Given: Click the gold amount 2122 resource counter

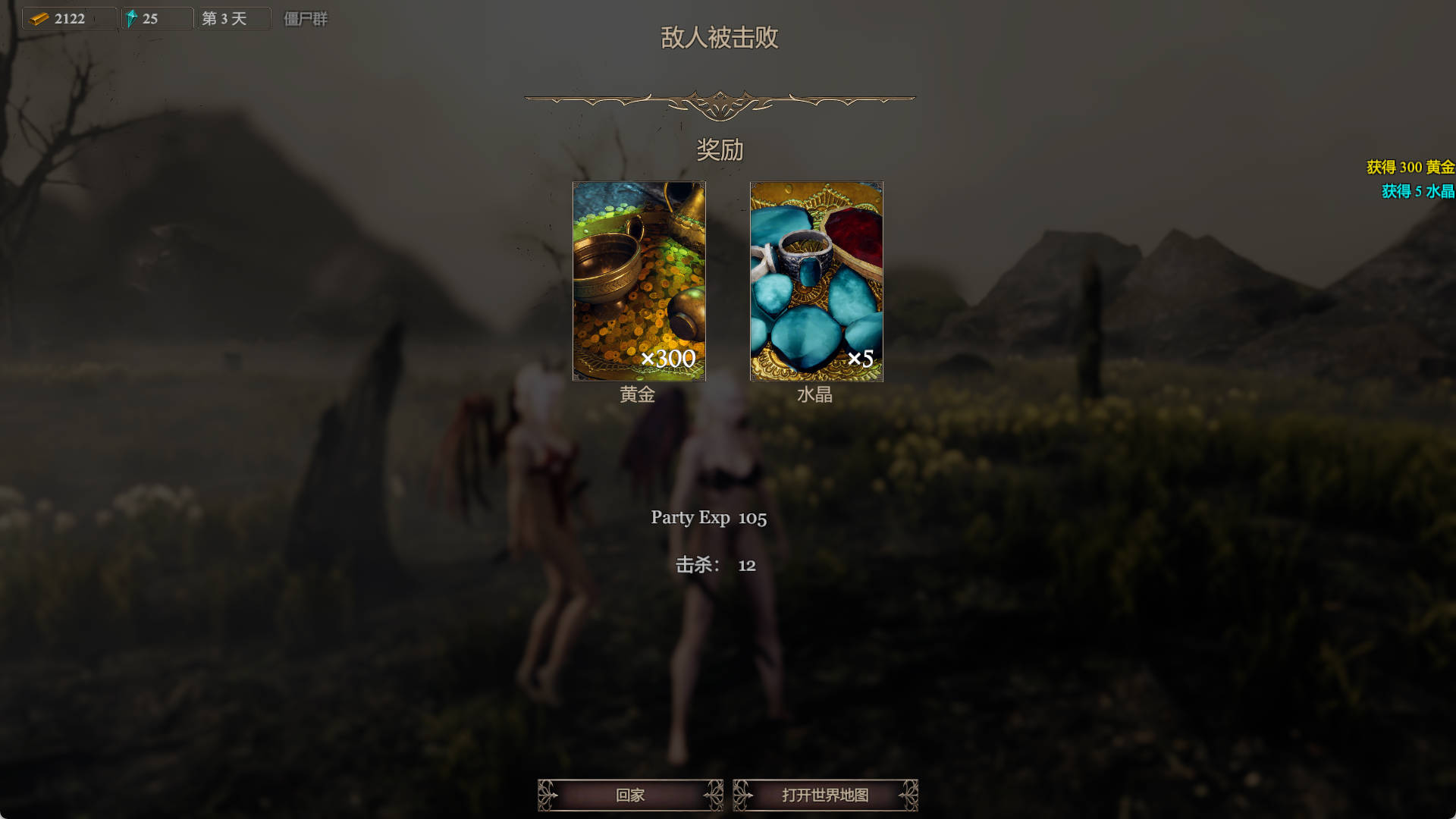Looking at the screenshot, I should [70, 17].
